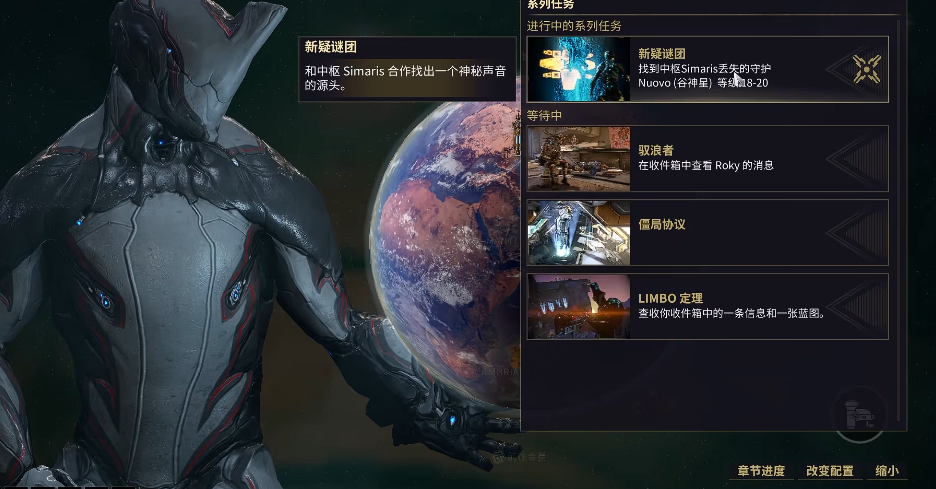Image resolution: width=936 pixels, height=489 pixels.
Task: Open the 驭浪者 quest row
Action: tap(706, 158)
